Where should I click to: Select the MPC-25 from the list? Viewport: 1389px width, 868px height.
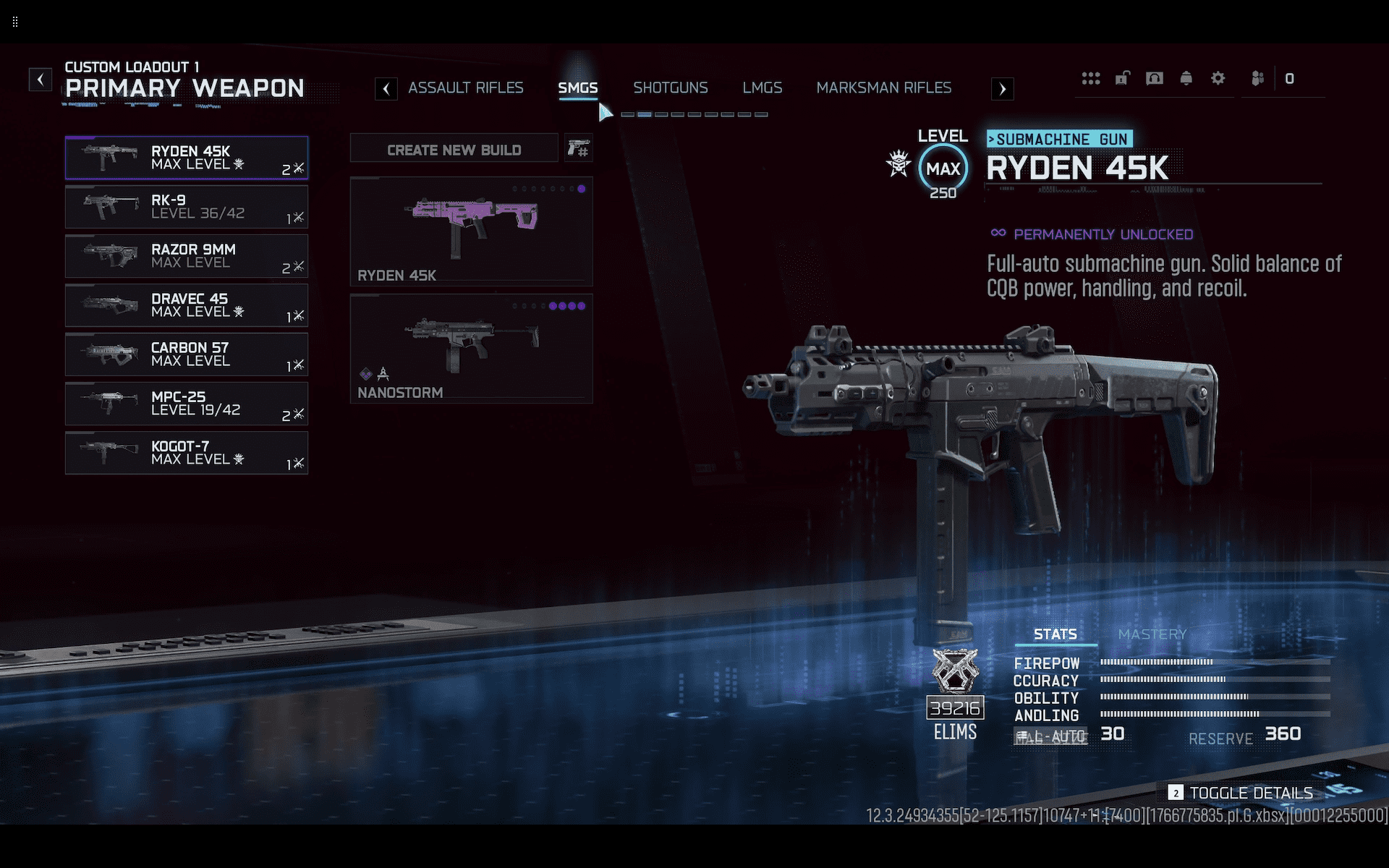point(187,404)
